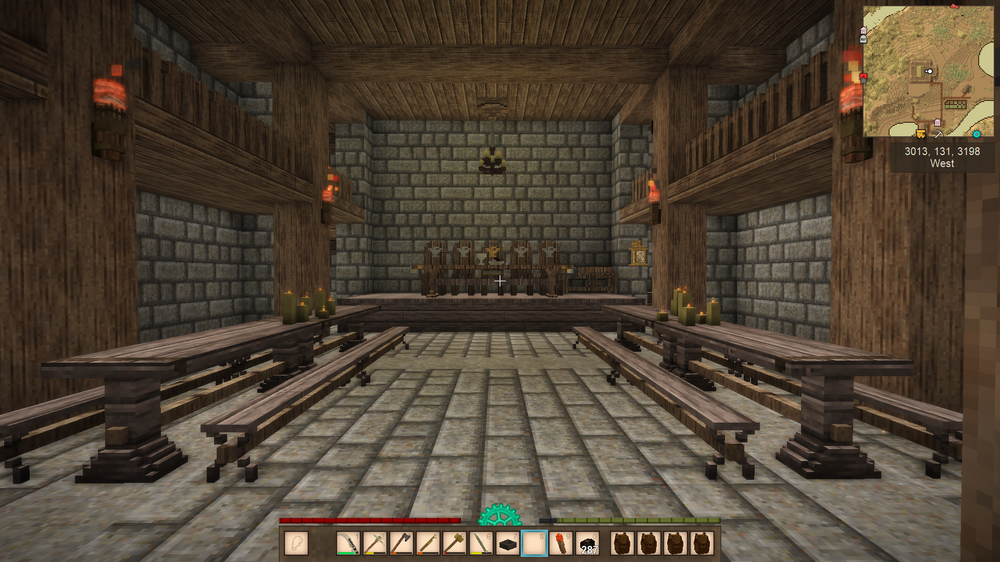Image resolution: width=1000 pixels, height=562 pixels.
Task: Open the minimap in the corner
Action: coord(927,70)
